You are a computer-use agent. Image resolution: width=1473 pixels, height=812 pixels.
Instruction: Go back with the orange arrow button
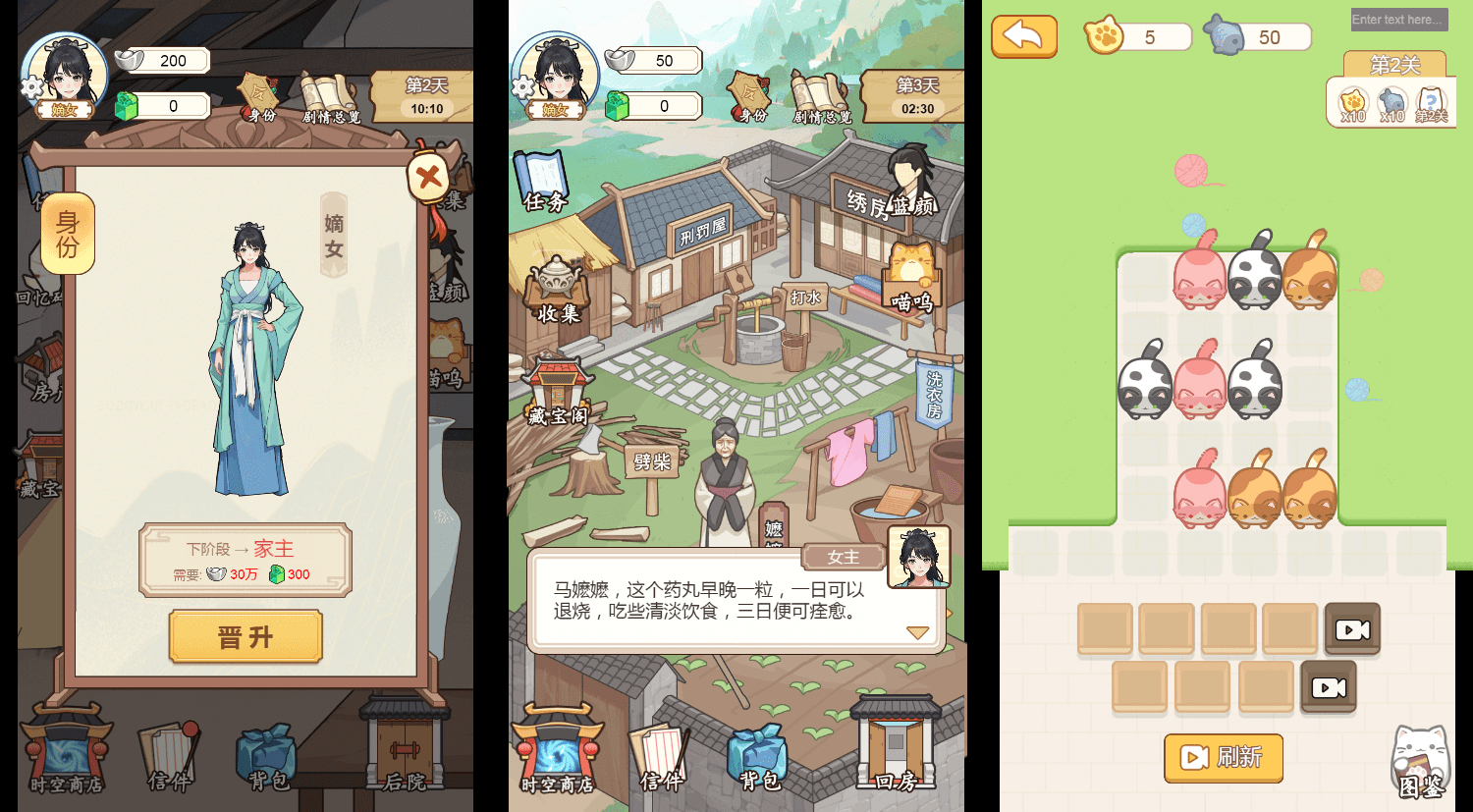(1024, 34)
